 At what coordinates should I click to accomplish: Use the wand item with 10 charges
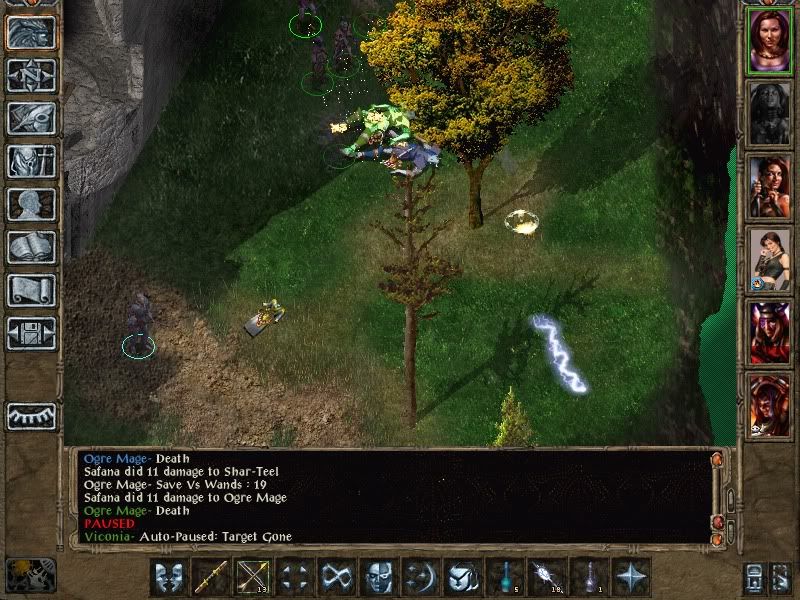point(548,577)
